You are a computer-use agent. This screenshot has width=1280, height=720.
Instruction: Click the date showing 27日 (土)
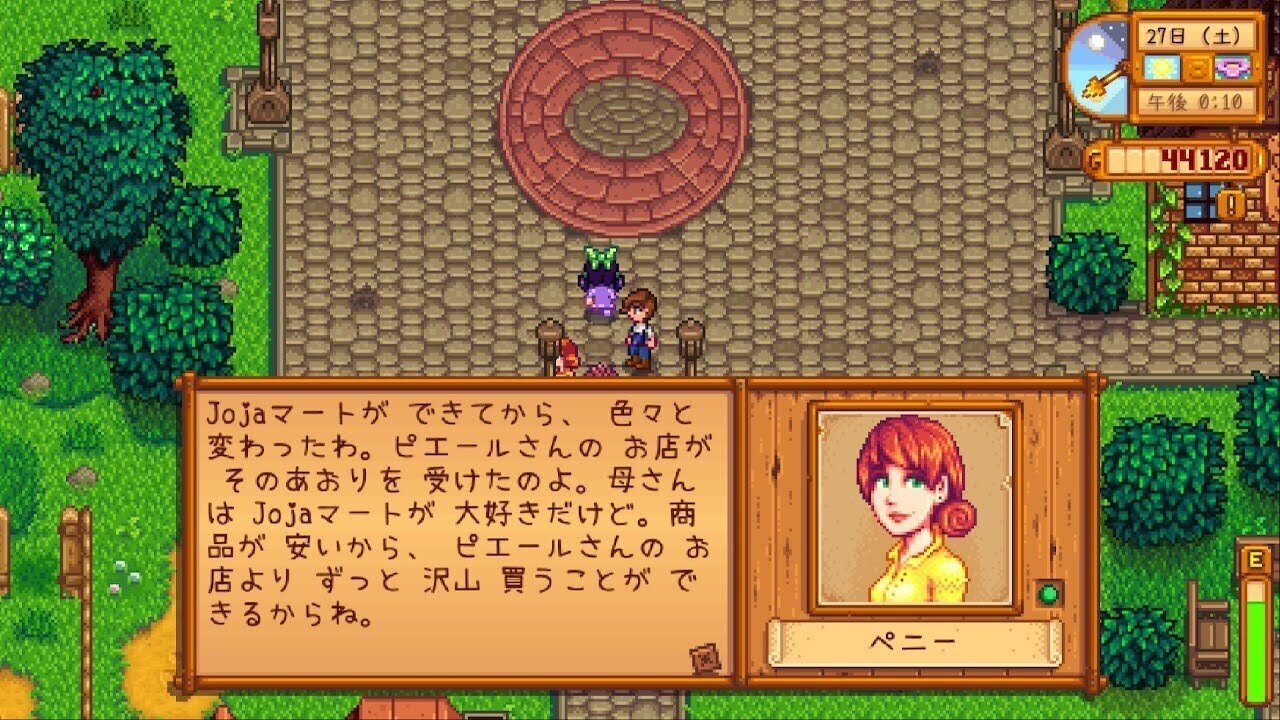[x=1196, y=33]
